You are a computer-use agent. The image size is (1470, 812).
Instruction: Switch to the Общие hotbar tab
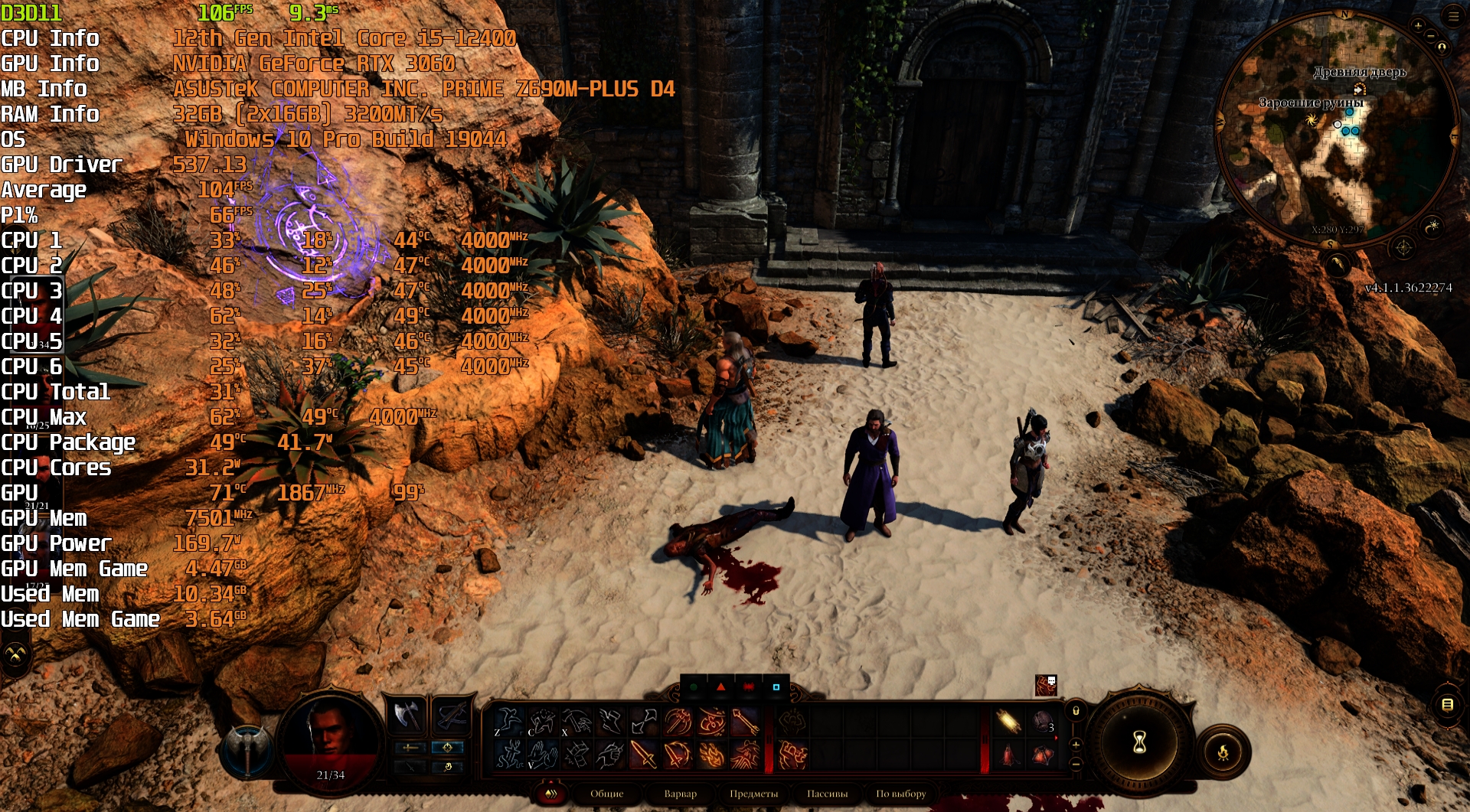coord(606,794)
